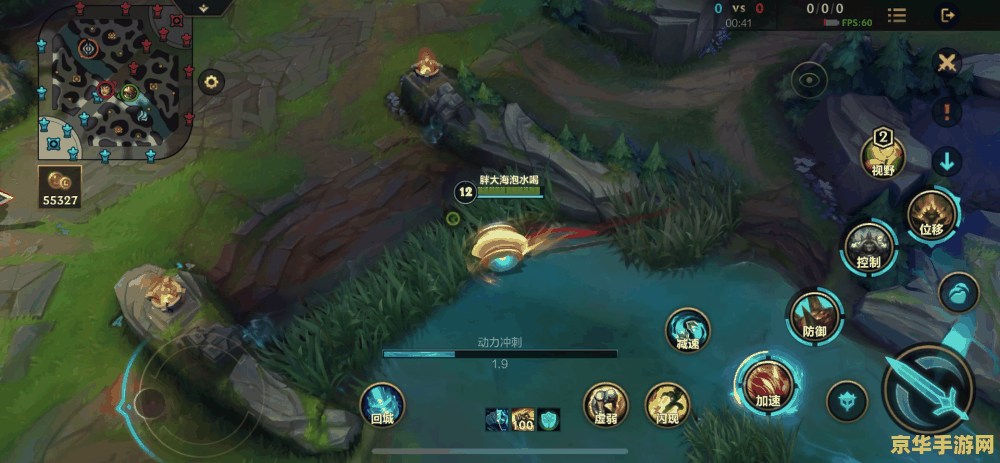Recall to base with 回城
This screenshot has width=1000, height=463.
click(383, 406)
